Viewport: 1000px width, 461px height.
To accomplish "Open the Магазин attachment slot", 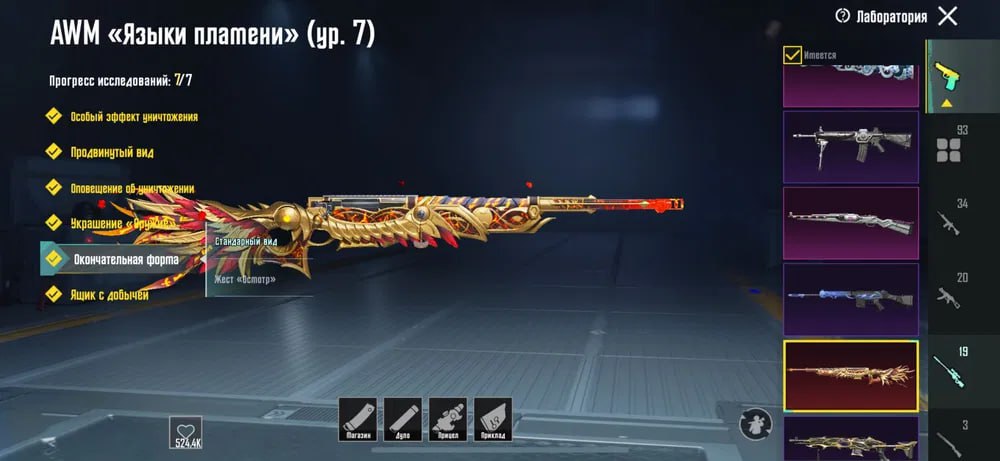I will tap(357, 417).
